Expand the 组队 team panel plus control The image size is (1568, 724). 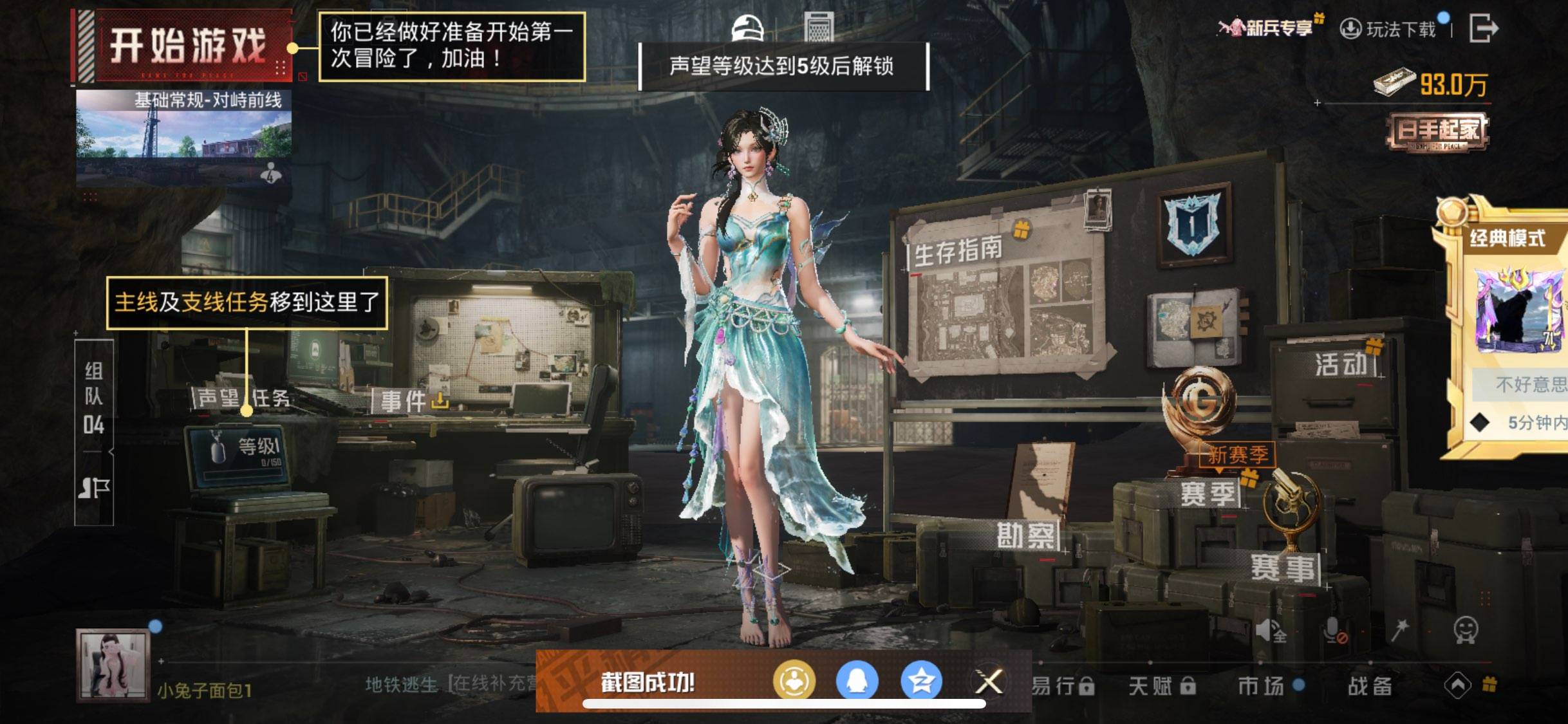pos(77,335)
